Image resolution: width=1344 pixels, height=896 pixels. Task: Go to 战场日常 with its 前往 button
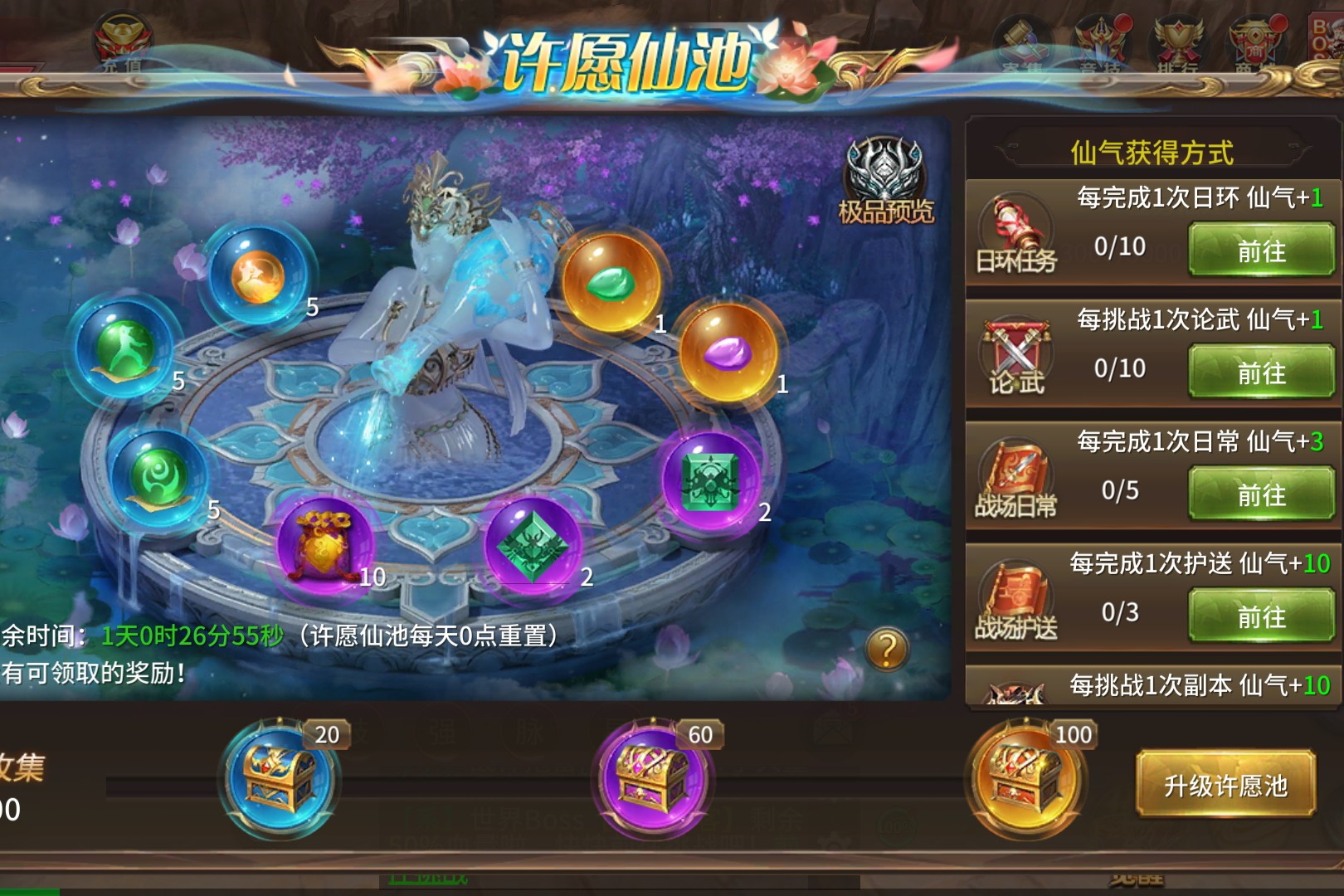(x=1260, y=494)
